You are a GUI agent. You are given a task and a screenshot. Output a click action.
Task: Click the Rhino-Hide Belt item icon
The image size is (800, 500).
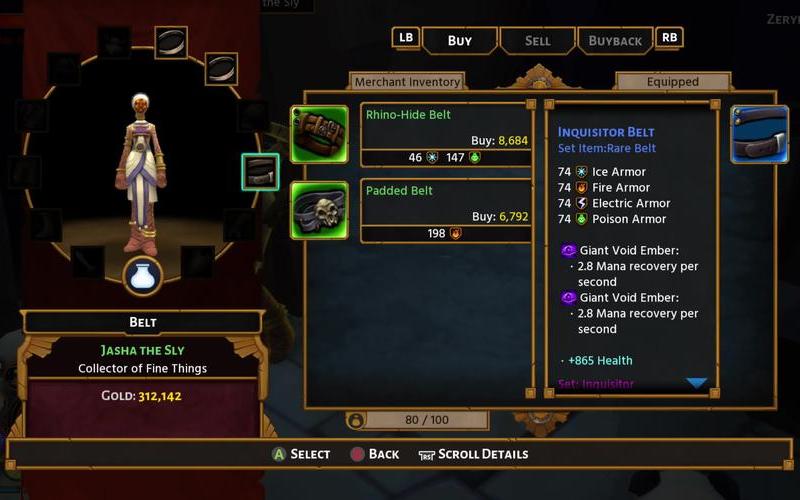pos(319,134)
